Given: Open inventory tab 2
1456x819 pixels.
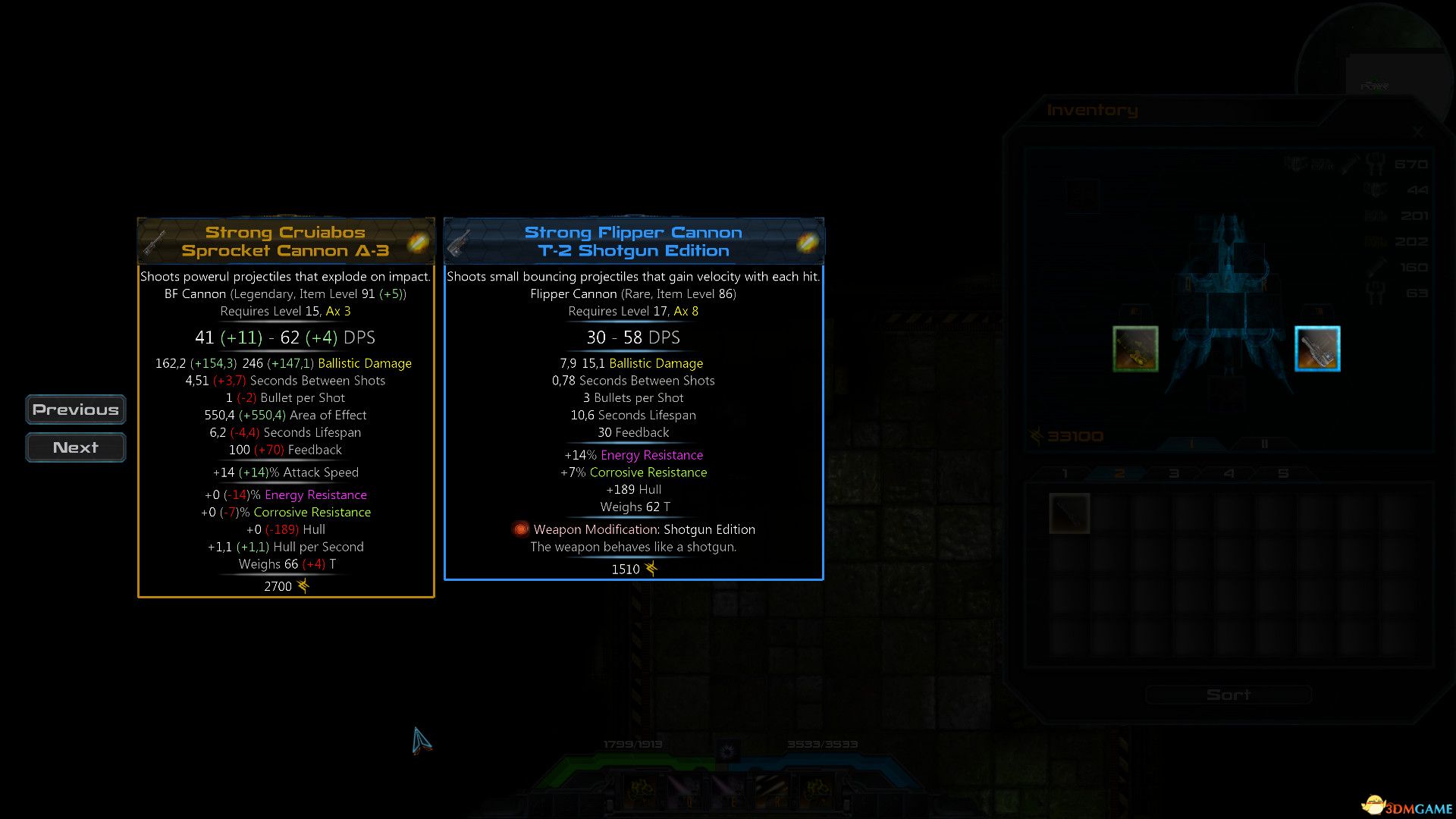Looking at the screenshot, I should pyautogui.click(x=1119, y=474).
